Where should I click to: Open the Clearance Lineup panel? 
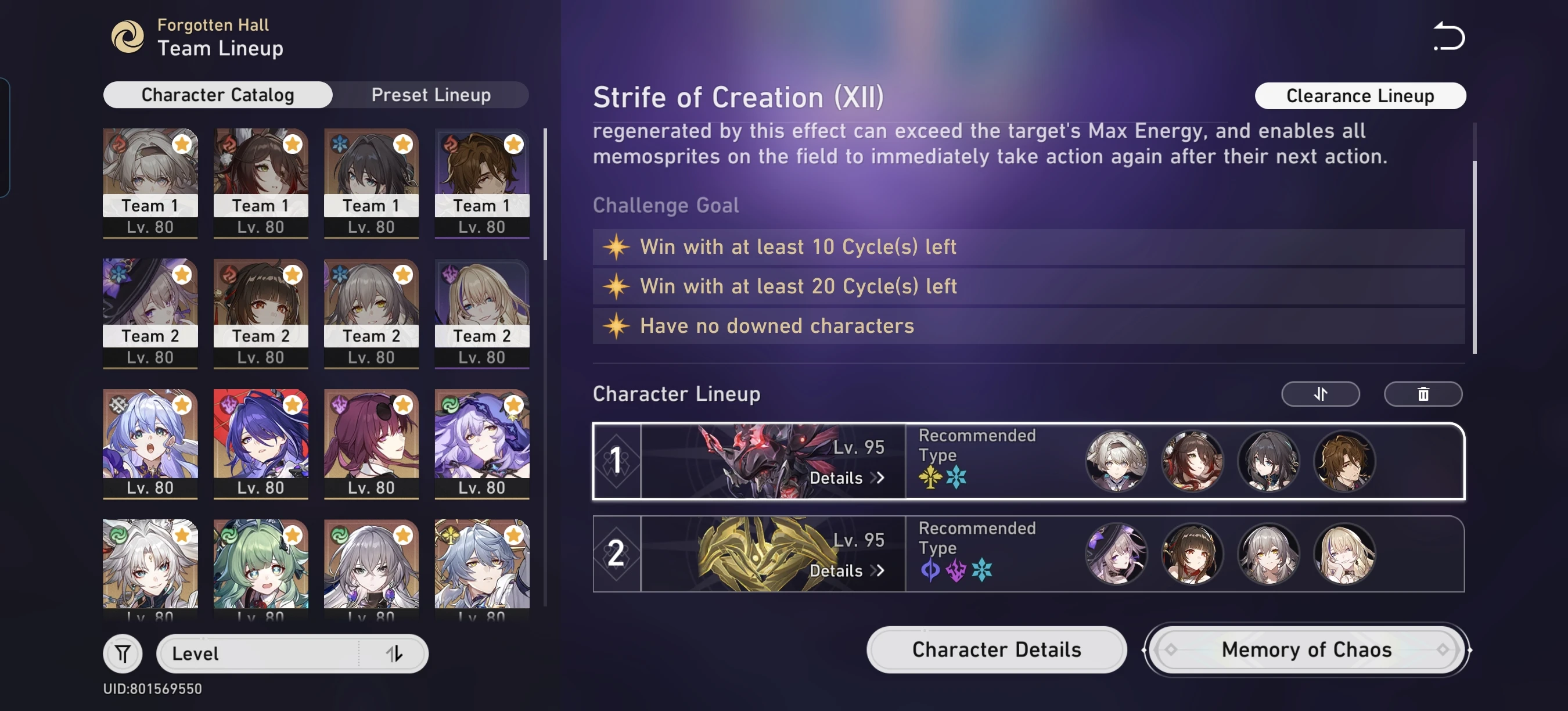pyautogui.click(x=1360, y=95)
